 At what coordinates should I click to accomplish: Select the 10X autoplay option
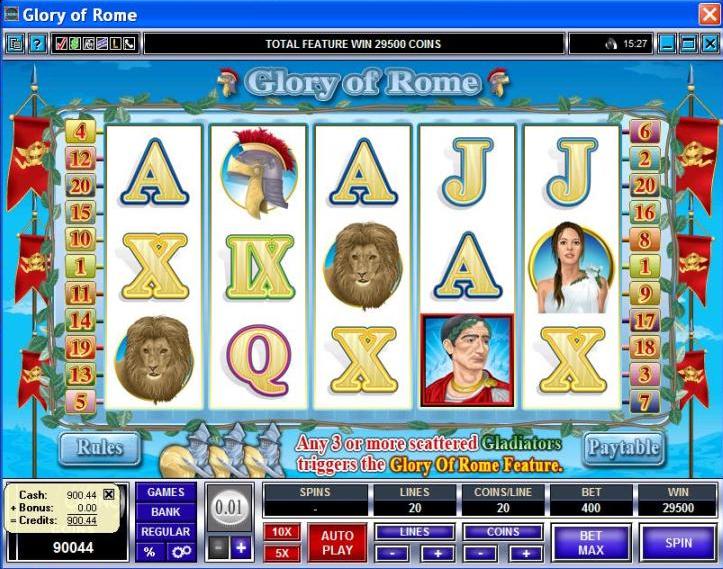[281, 532]
